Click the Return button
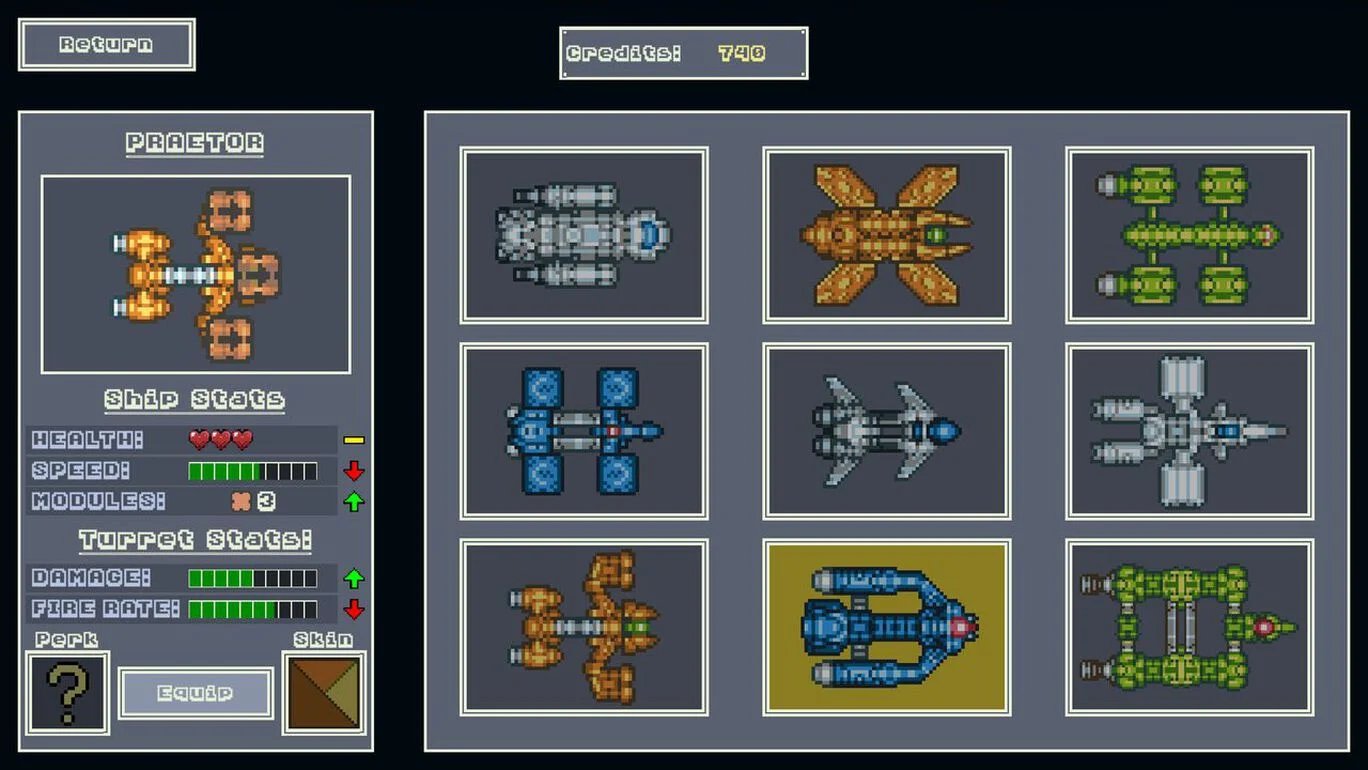1368x770 pixels. [x=106, y=44]
